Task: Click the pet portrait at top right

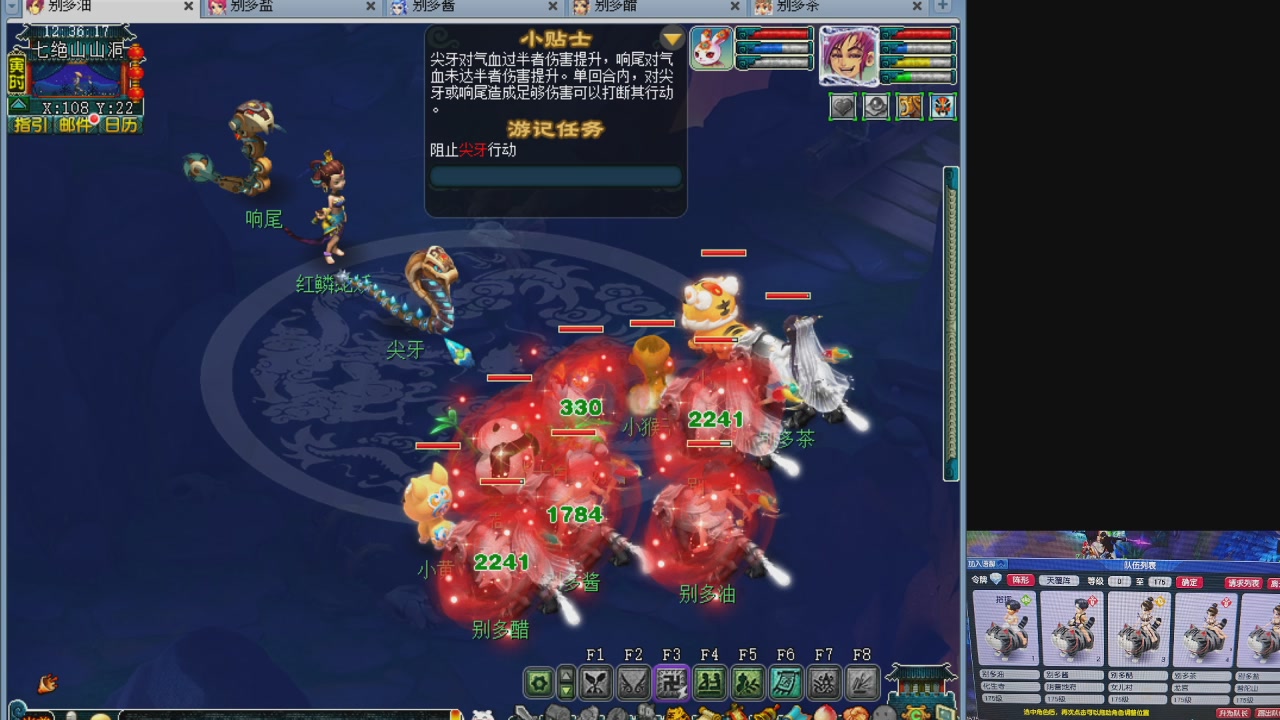Action: [711, 47]
